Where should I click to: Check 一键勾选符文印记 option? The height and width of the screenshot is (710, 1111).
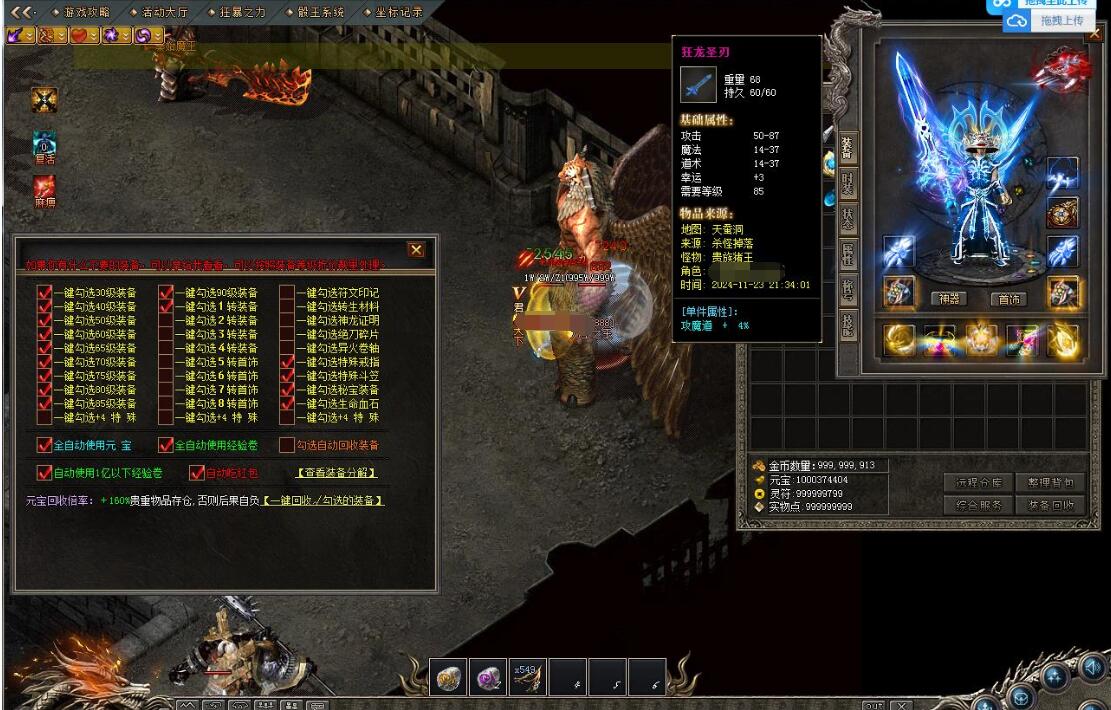click(287, 293)
